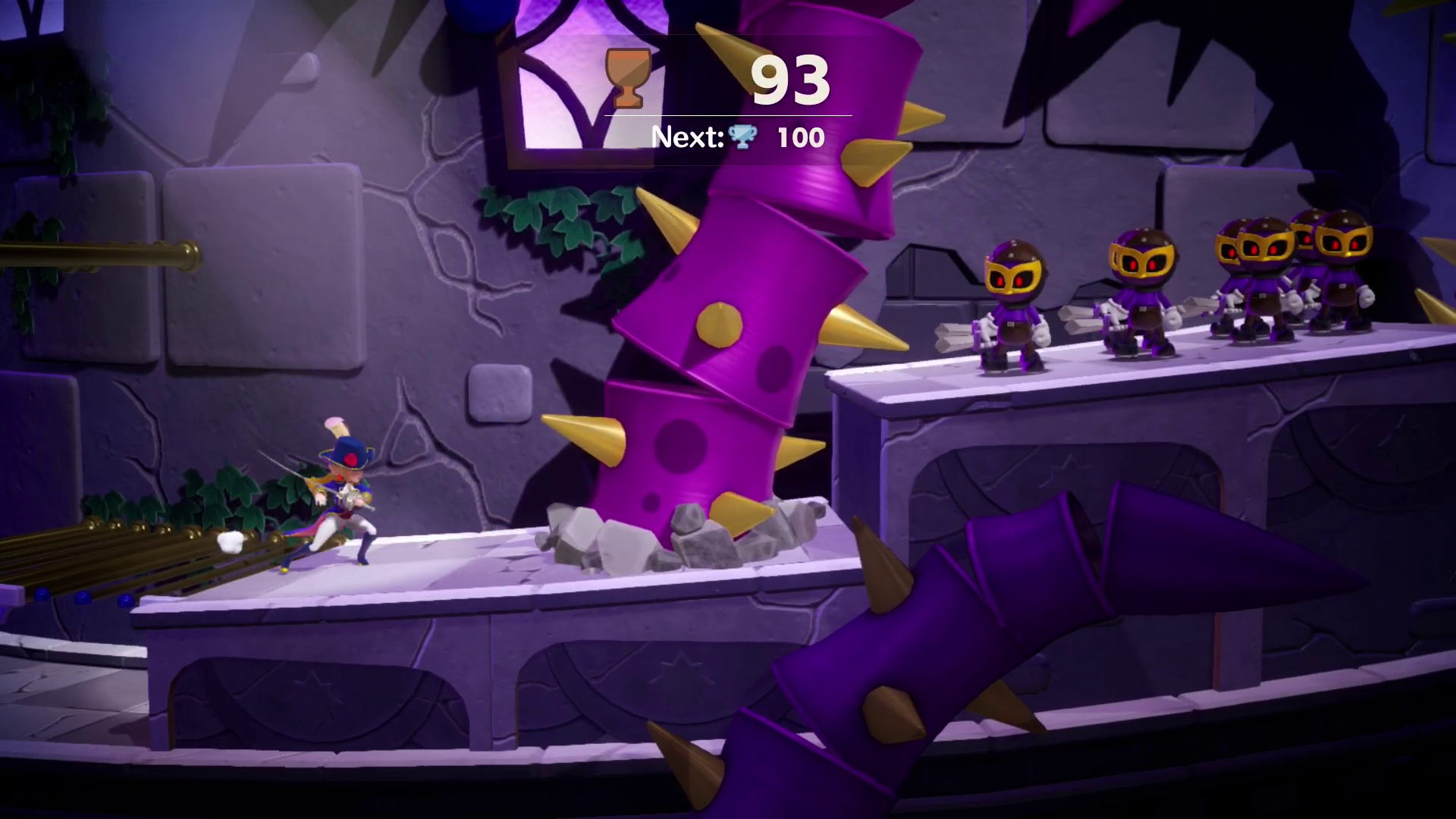The image size is (1456, 819).
Task: Click the bronze trophy rank icon
Action: point(628,77)
